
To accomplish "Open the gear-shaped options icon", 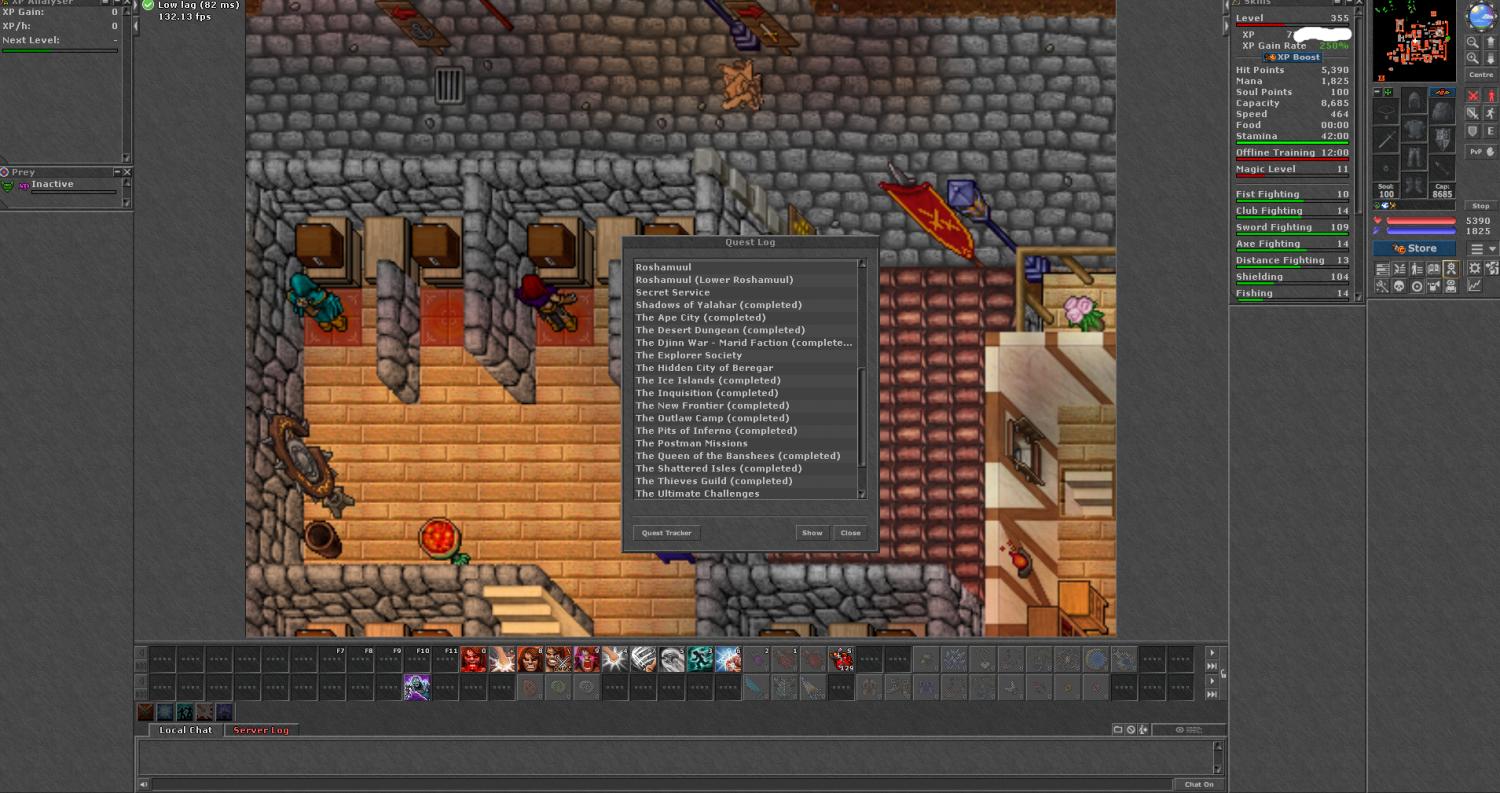I will click(1474, 269).
